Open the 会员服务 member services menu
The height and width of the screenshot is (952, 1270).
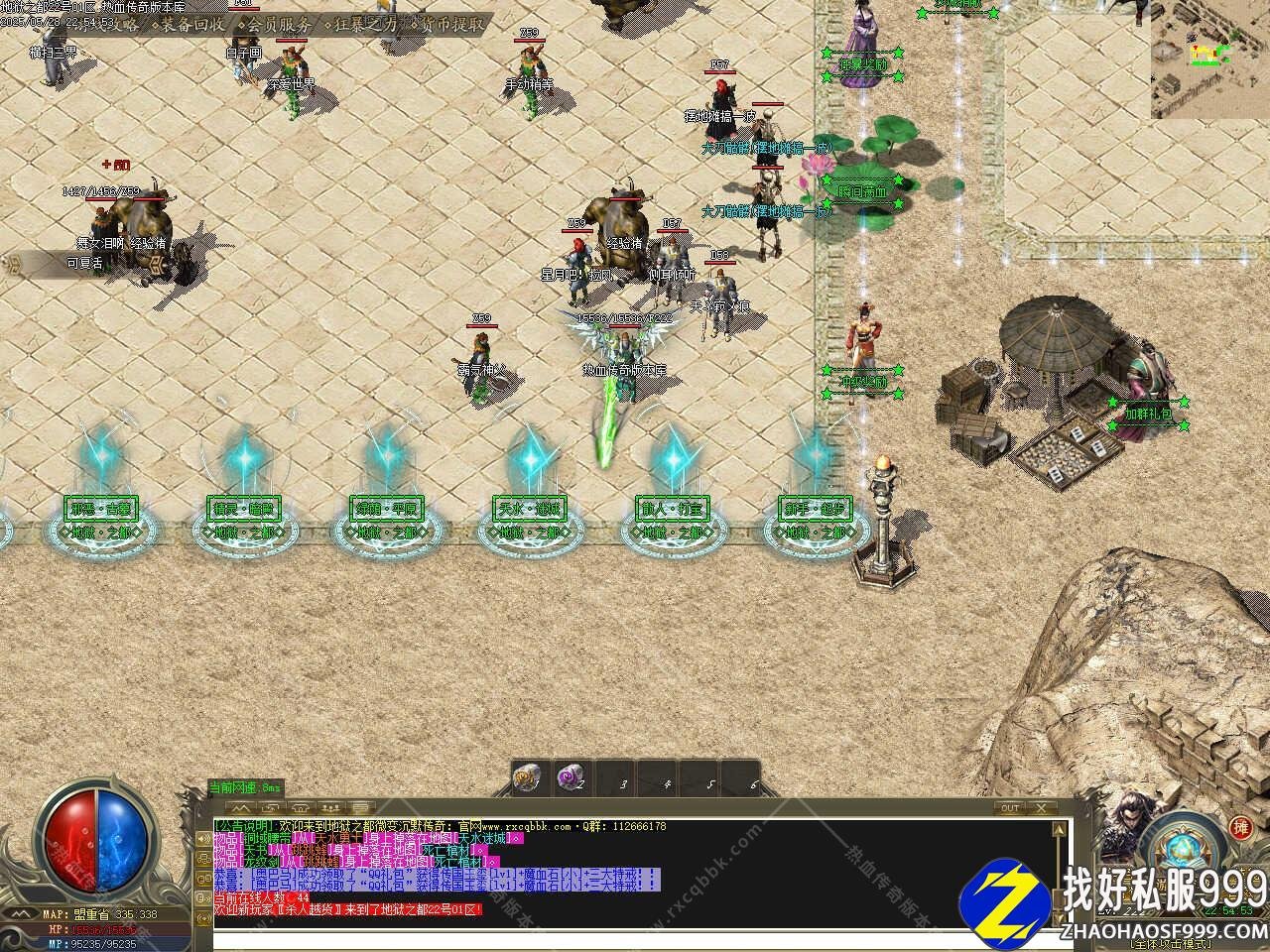tap(278, 24)
